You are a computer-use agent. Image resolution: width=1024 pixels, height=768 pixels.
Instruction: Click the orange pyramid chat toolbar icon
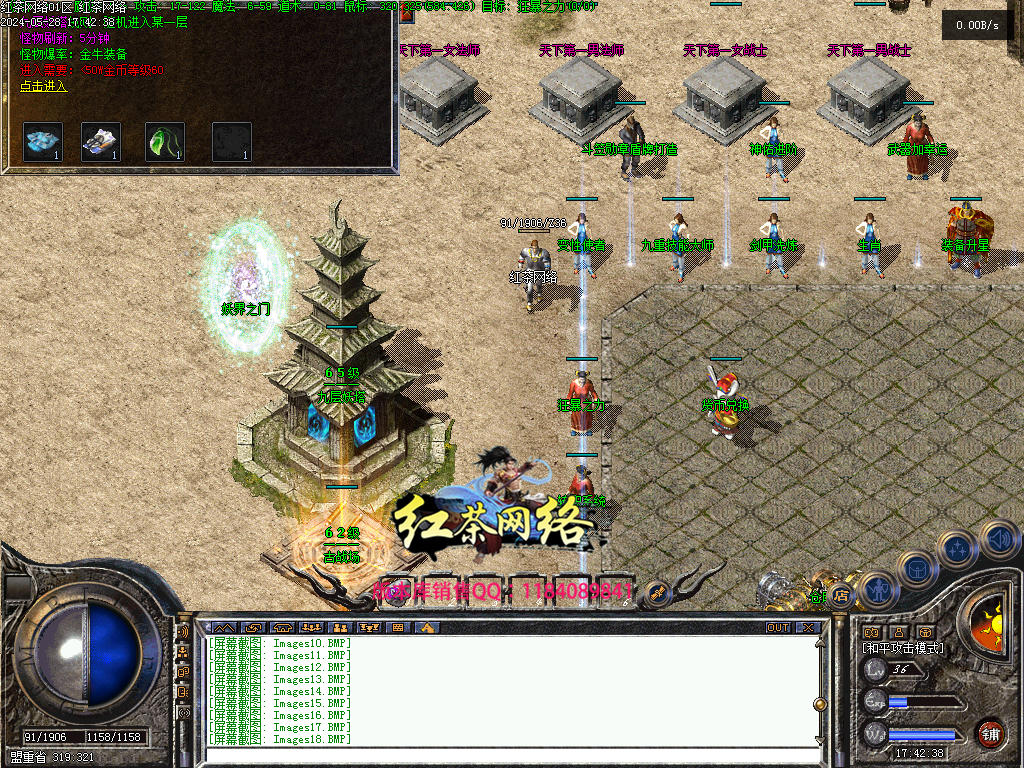click(x=427, y=627)
